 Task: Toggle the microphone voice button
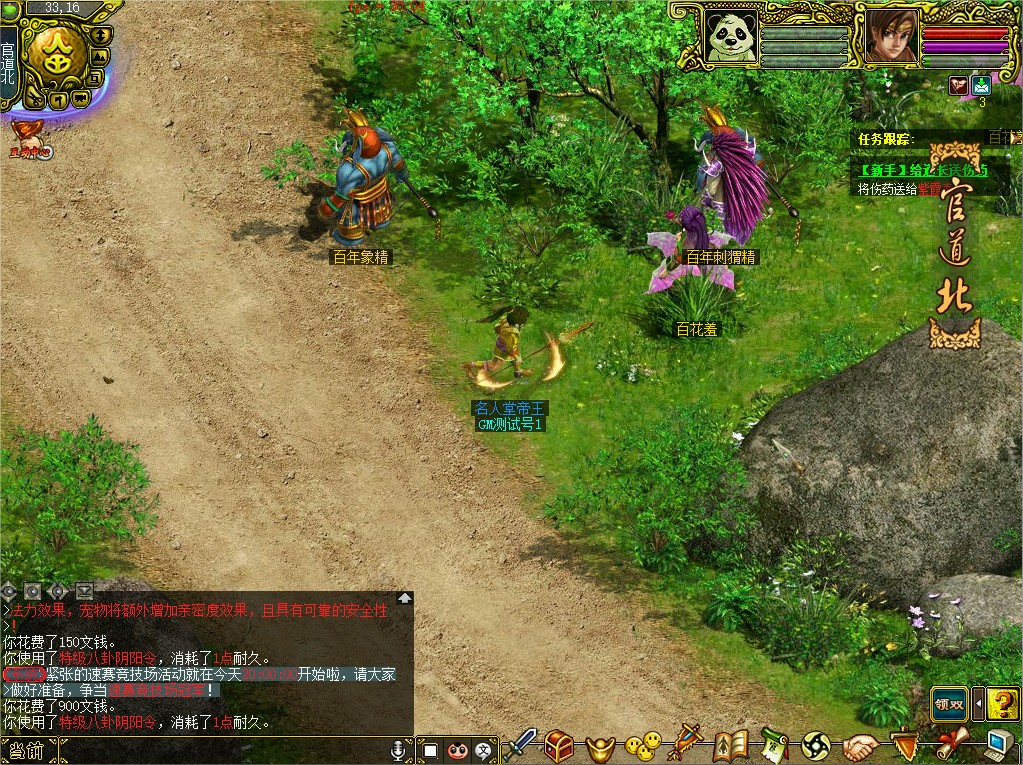click(398, 749)
